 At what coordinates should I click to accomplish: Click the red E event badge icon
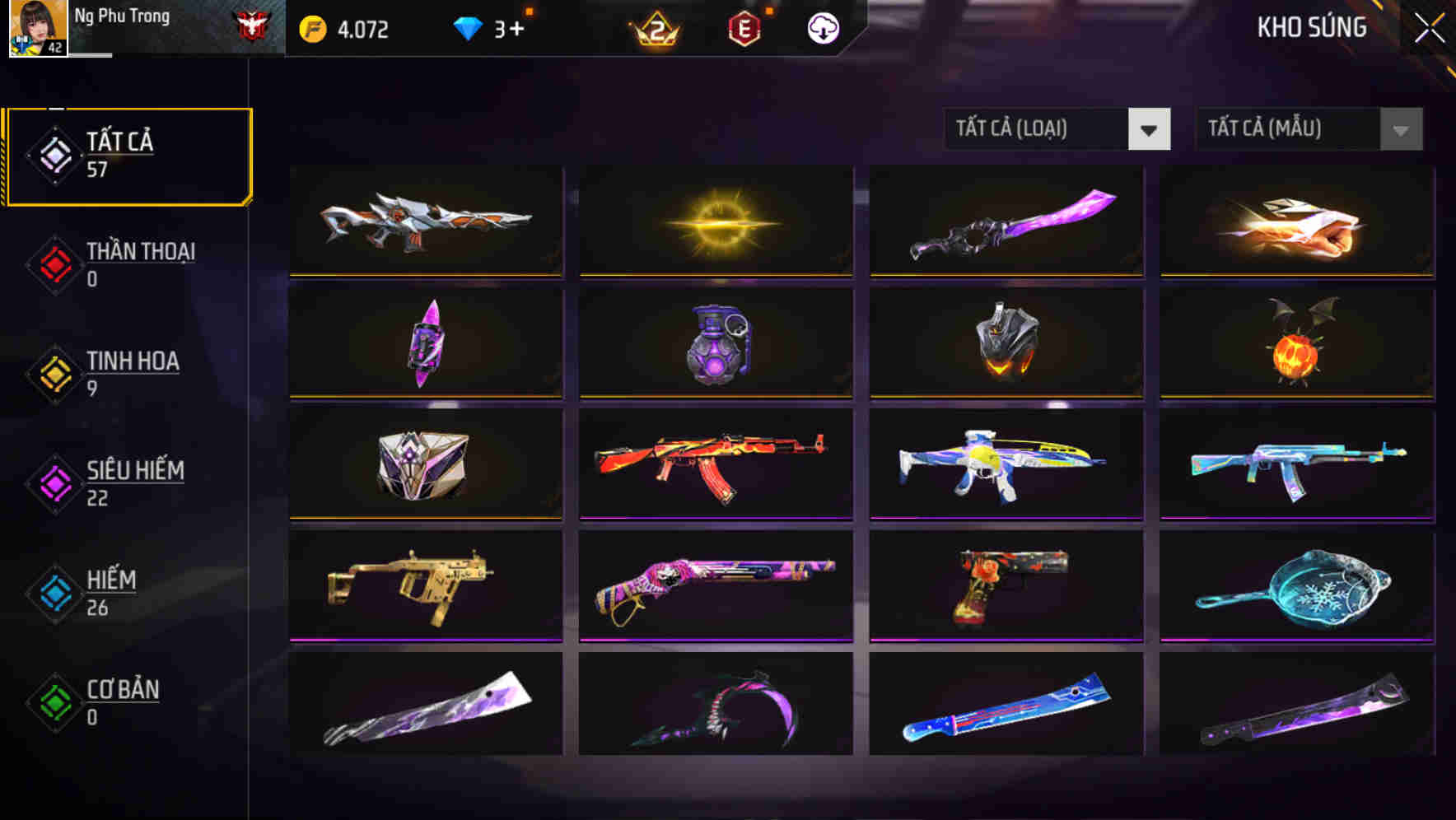pyautogui.click(x=744, y=27)
